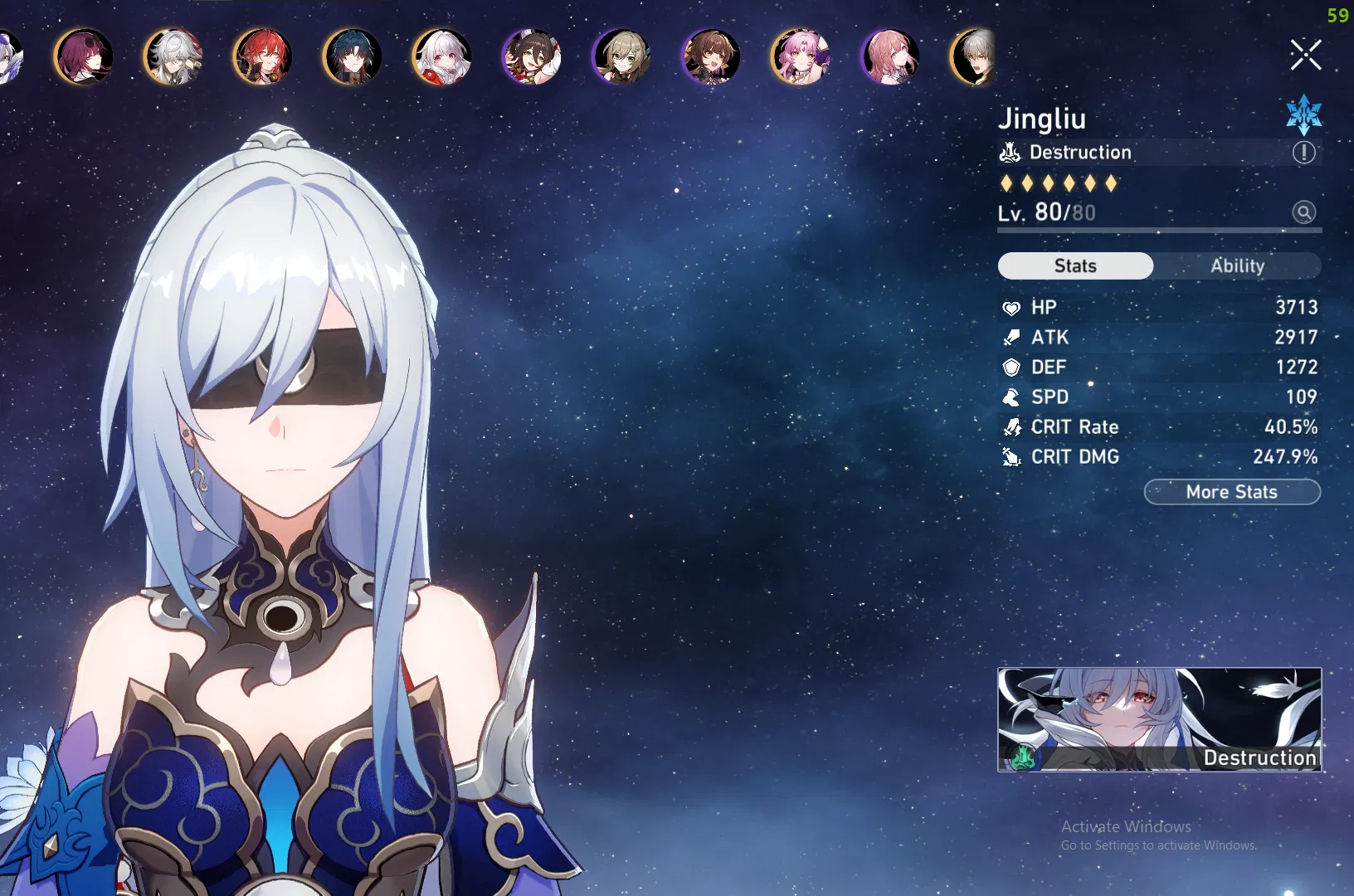This screenshot has width=1354, height=896.
Task: Close the character details screen
Action: (x=1305, y=55)
